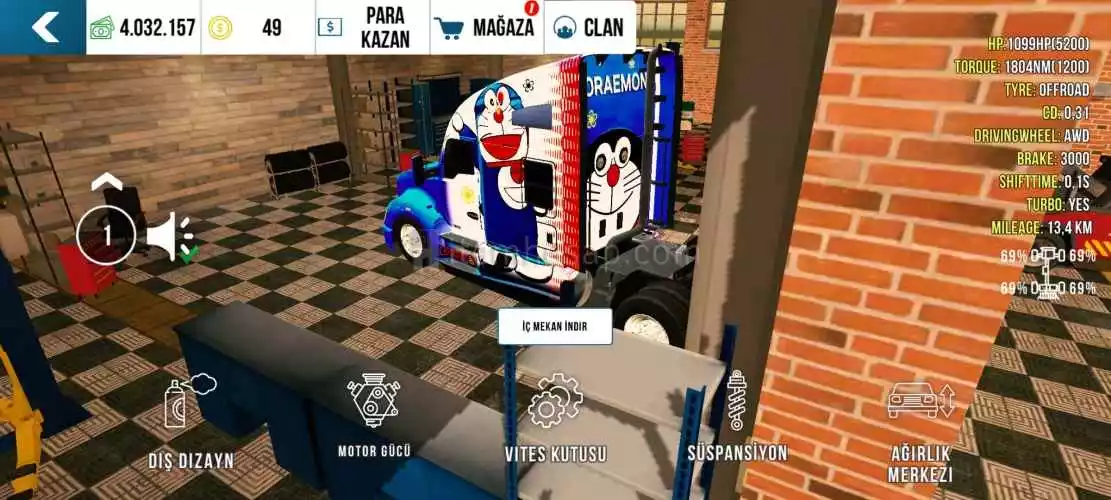Tap the green cash balance
This screenshot has width=1111, height=500.
[143, 28]
